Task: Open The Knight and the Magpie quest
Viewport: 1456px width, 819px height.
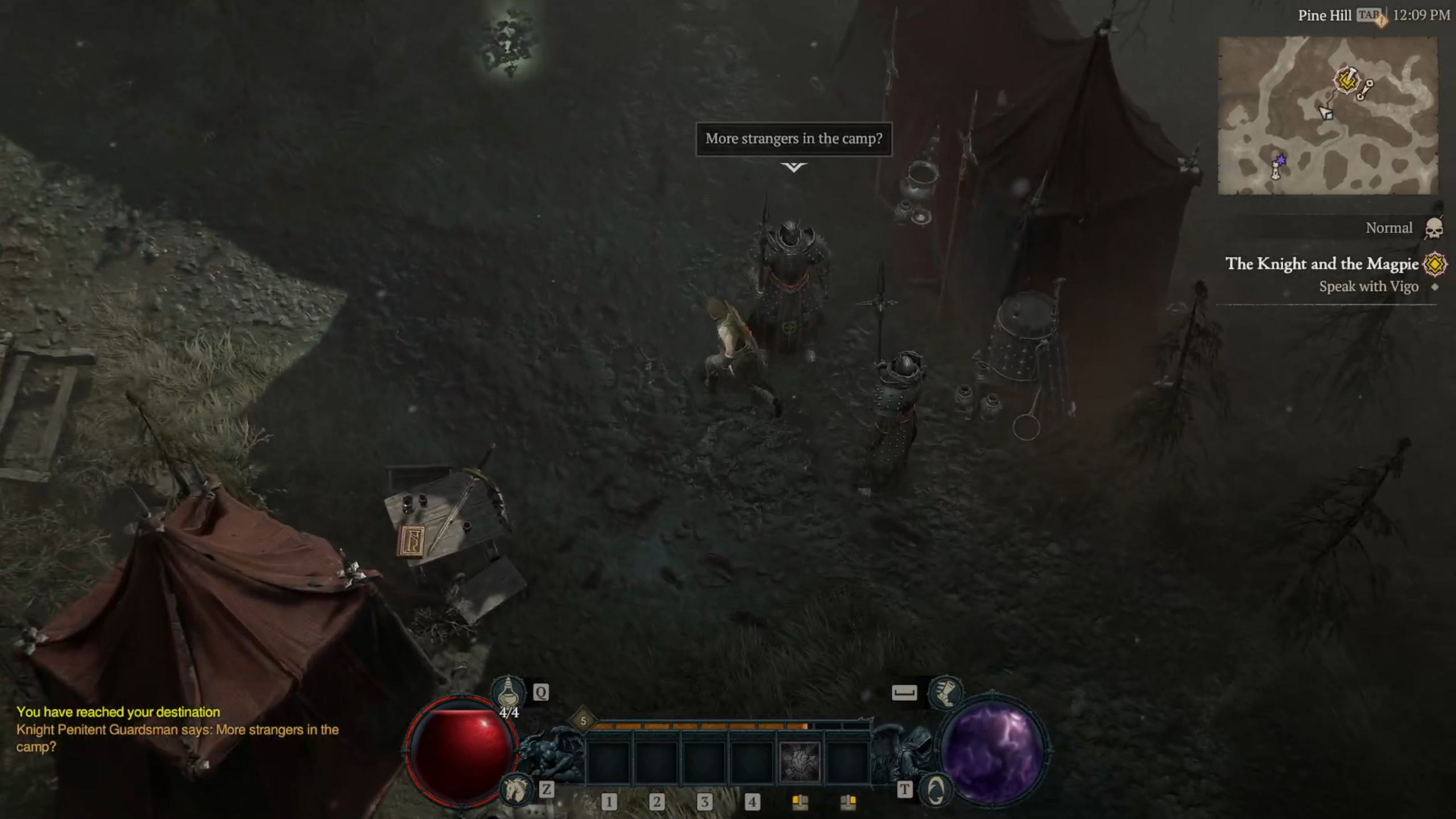Action: tap(1322, 264)
